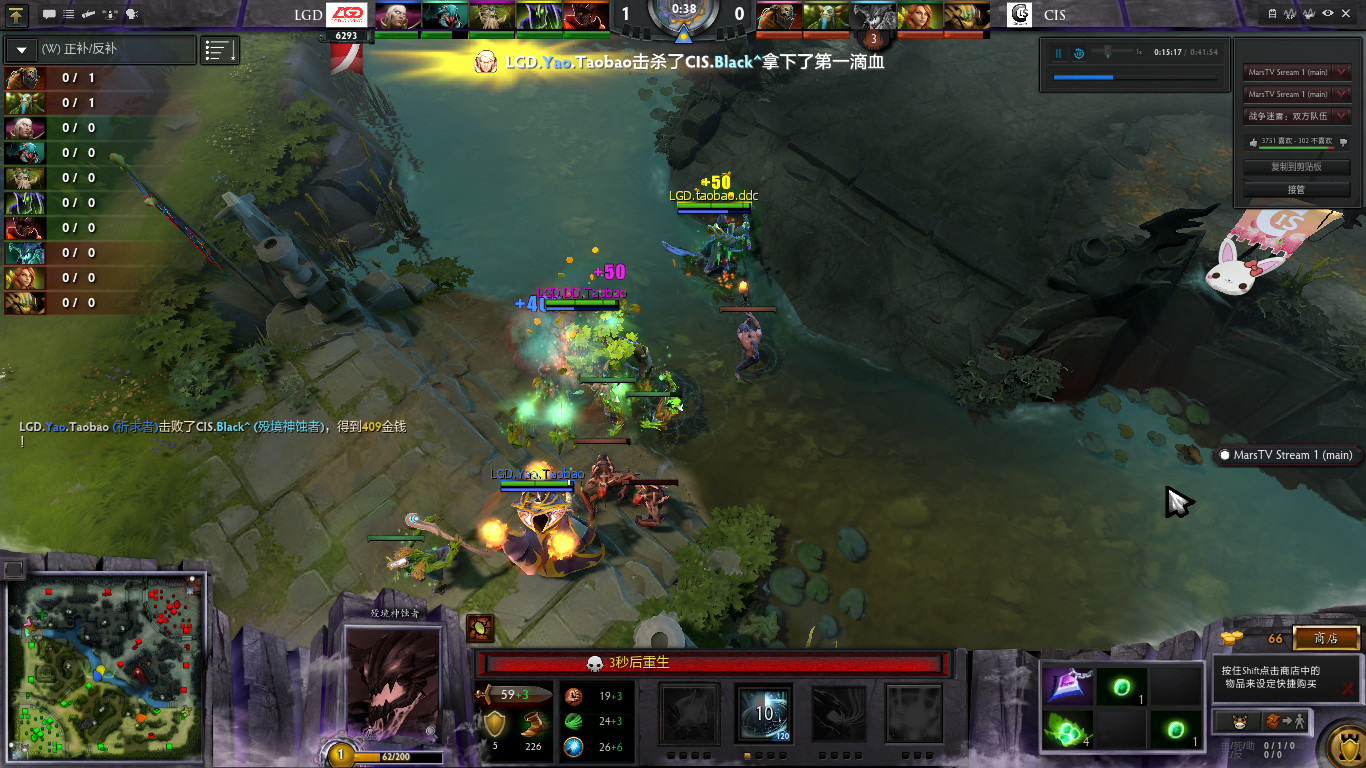
Task: Click the 复制到剪贴板 copy button
Action: (1296, 167)
